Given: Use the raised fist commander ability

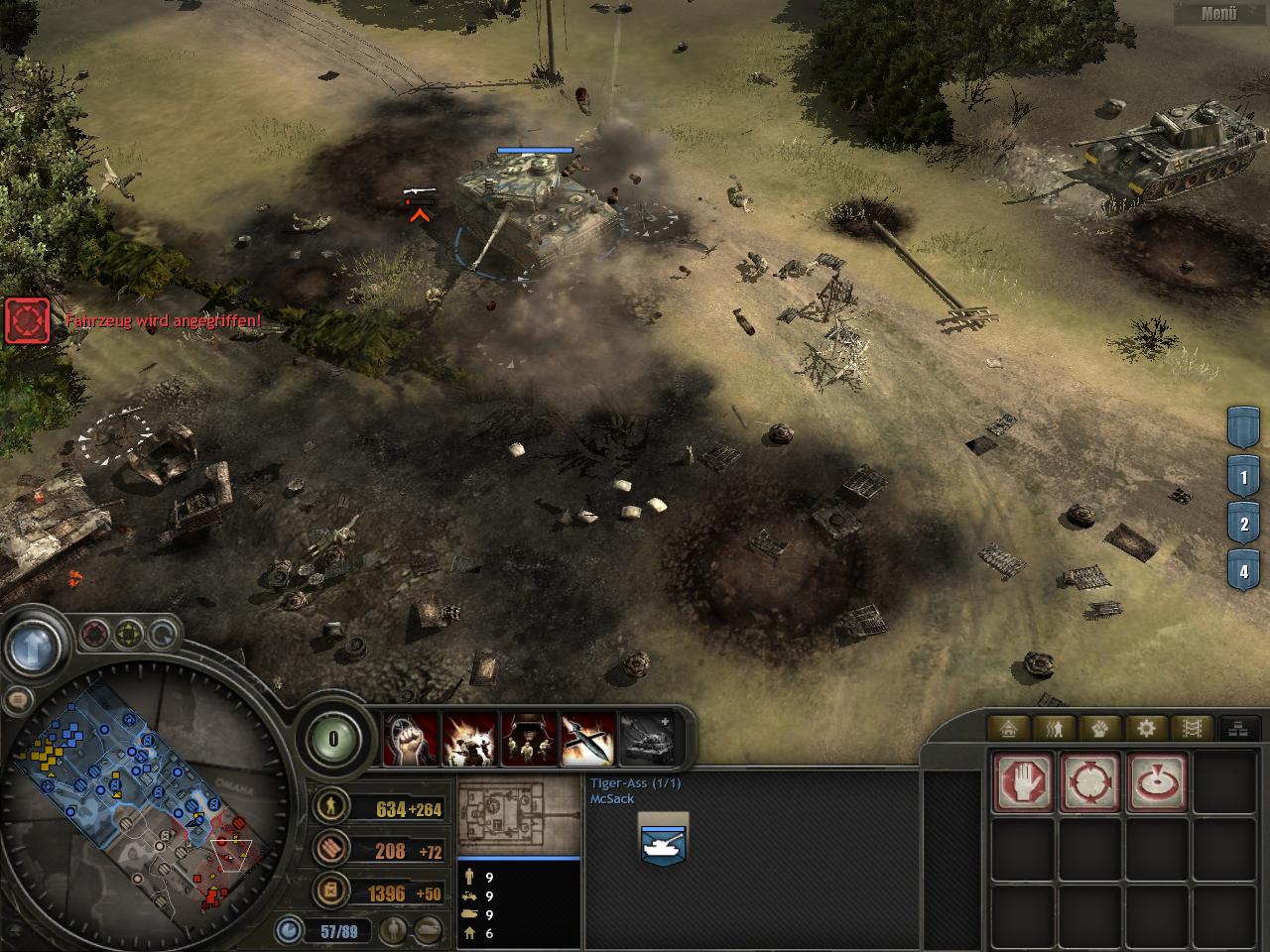Looking at the screenshot, I should click(411, 739).
